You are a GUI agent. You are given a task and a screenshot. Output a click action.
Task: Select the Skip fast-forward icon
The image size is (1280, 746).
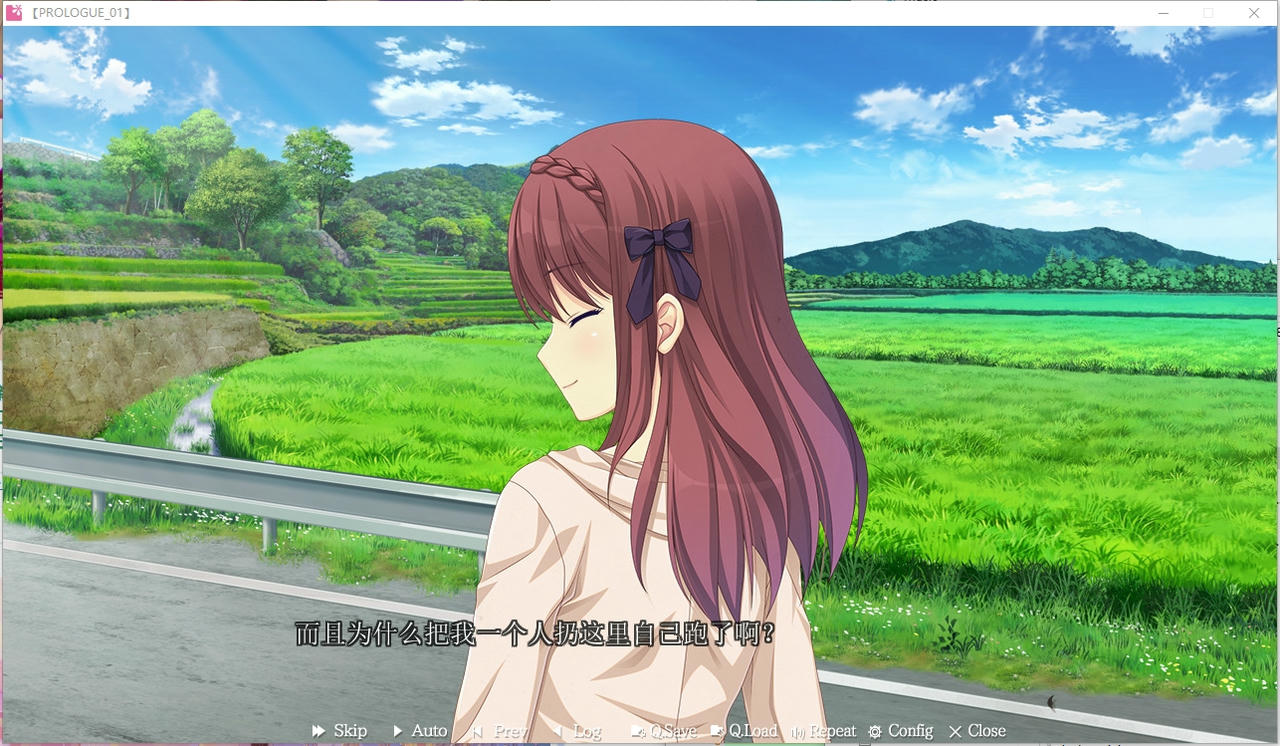click(319, 731)
